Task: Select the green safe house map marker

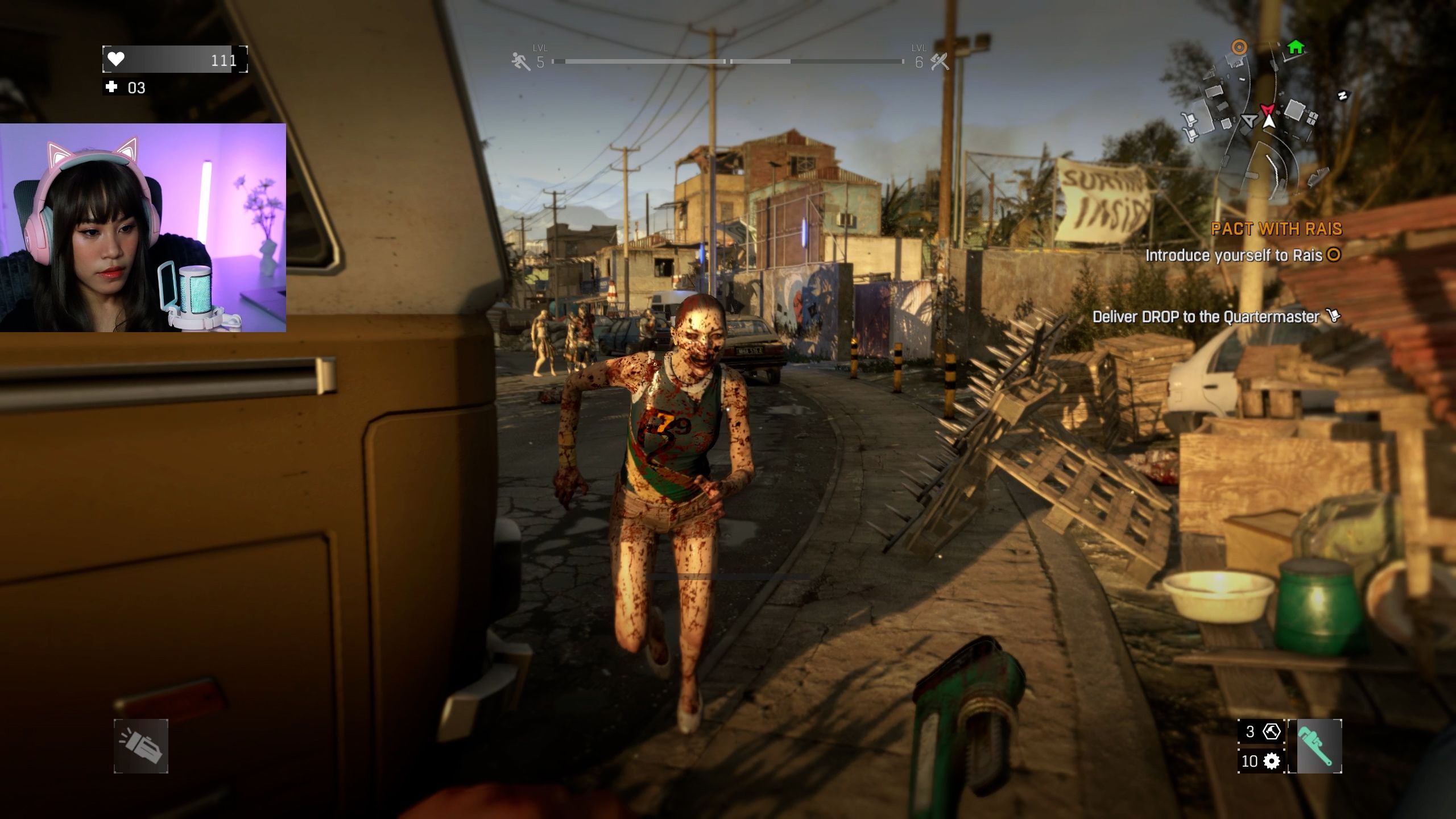Action: tap(1296, 47)
